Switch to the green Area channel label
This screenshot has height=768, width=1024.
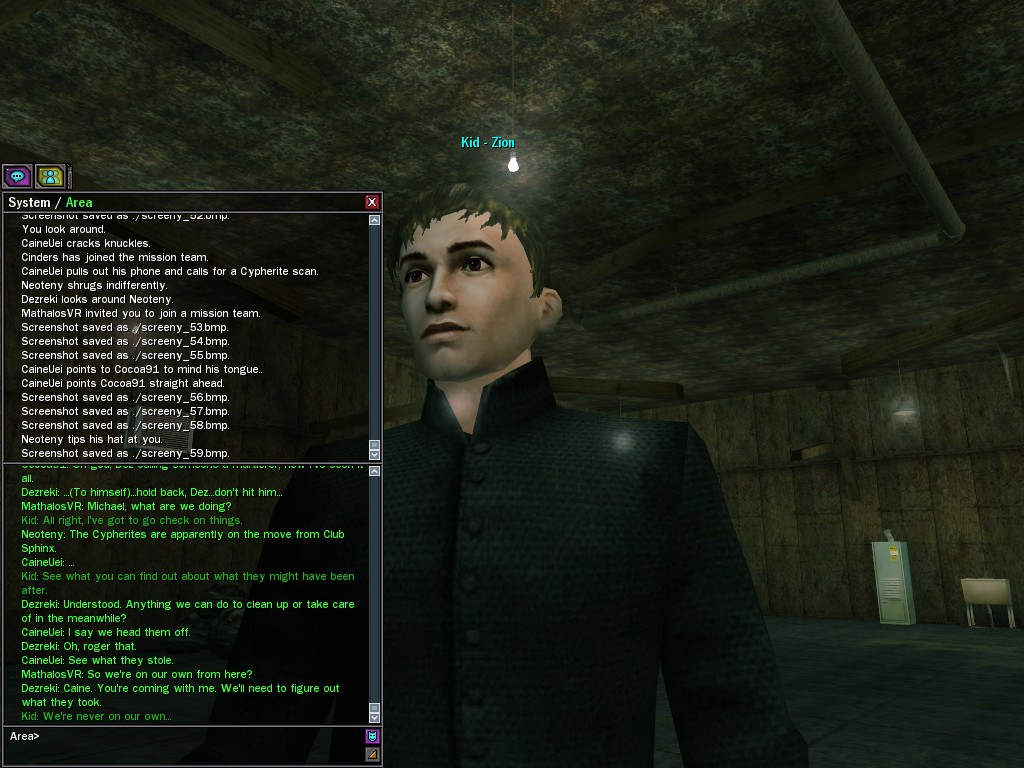coord(79,202)
